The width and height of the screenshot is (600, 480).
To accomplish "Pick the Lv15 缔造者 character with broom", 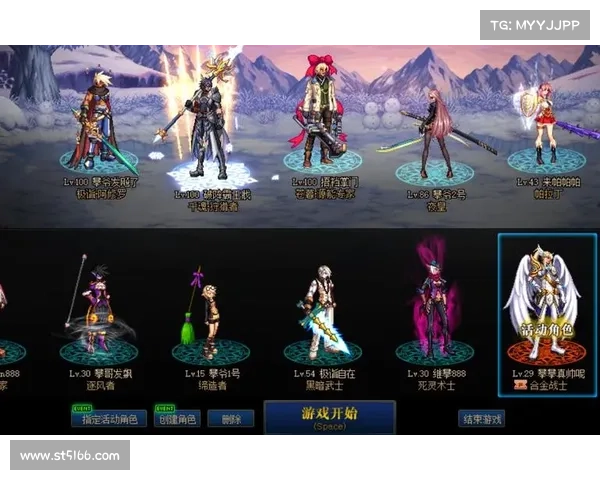I will pos(209,312).
